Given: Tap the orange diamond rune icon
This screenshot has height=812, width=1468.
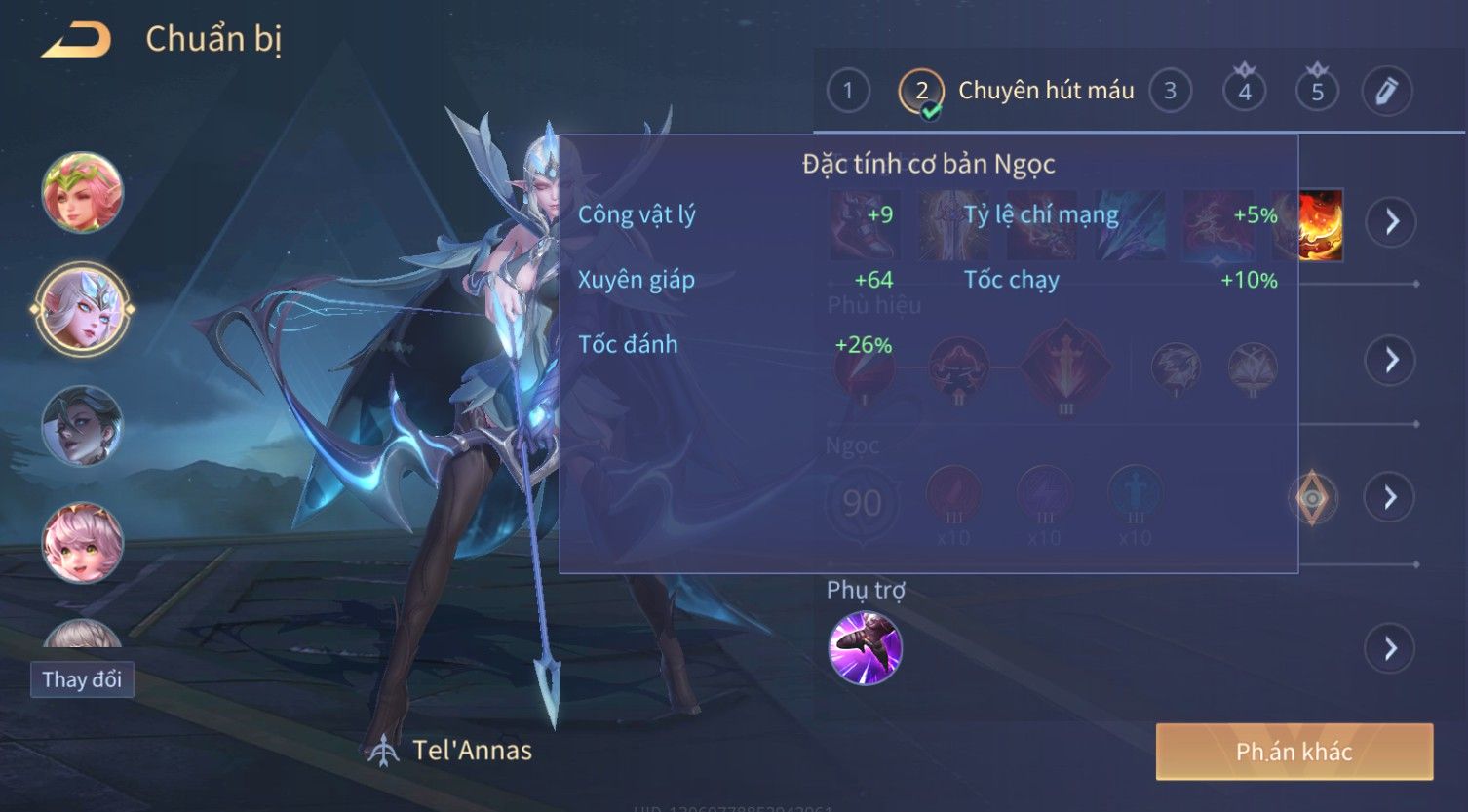Looking at the screenshot, I should [x=1312, y=498].
